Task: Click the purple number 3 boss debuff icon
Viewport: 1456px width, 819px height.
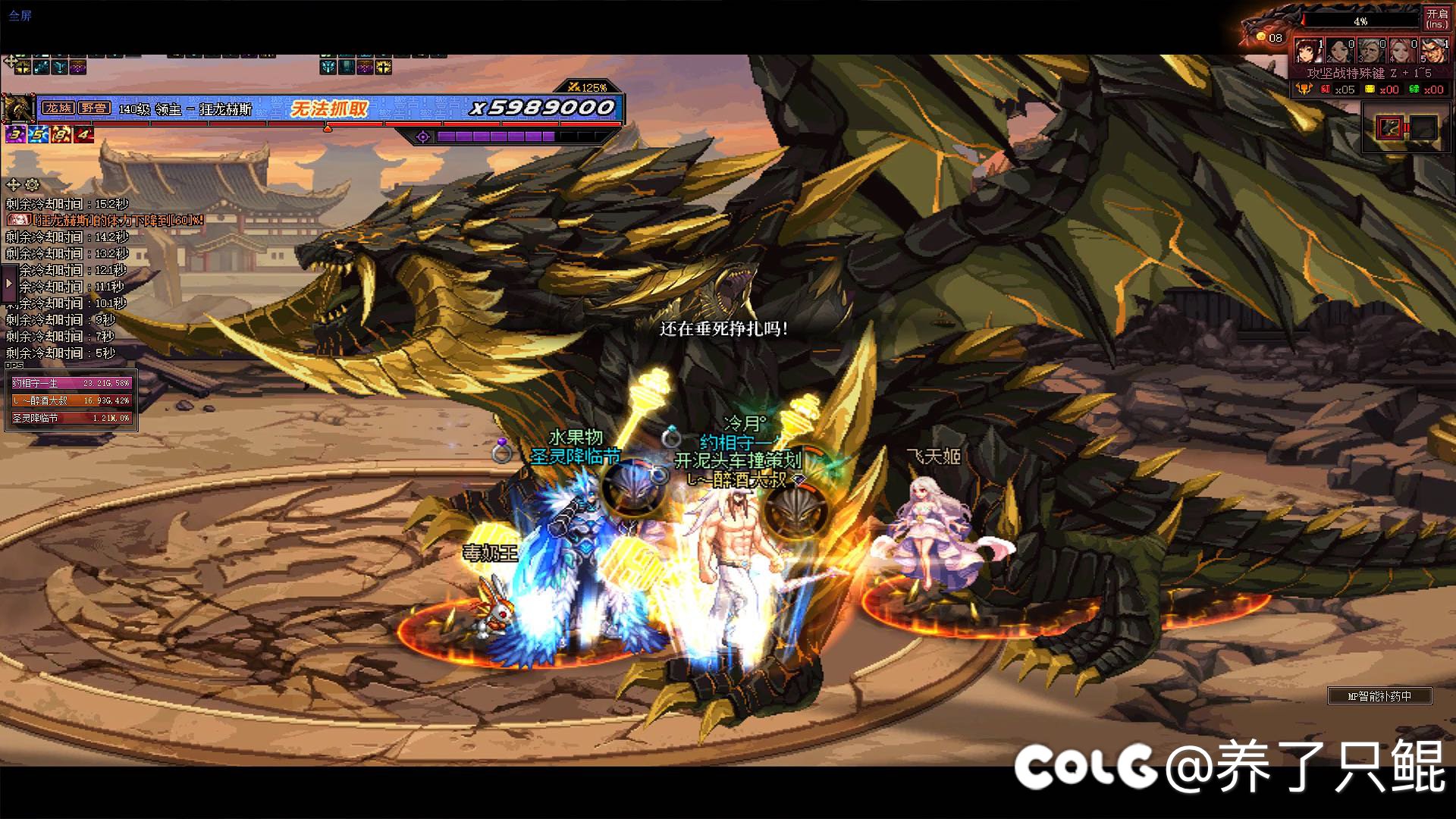Action: 14,135
